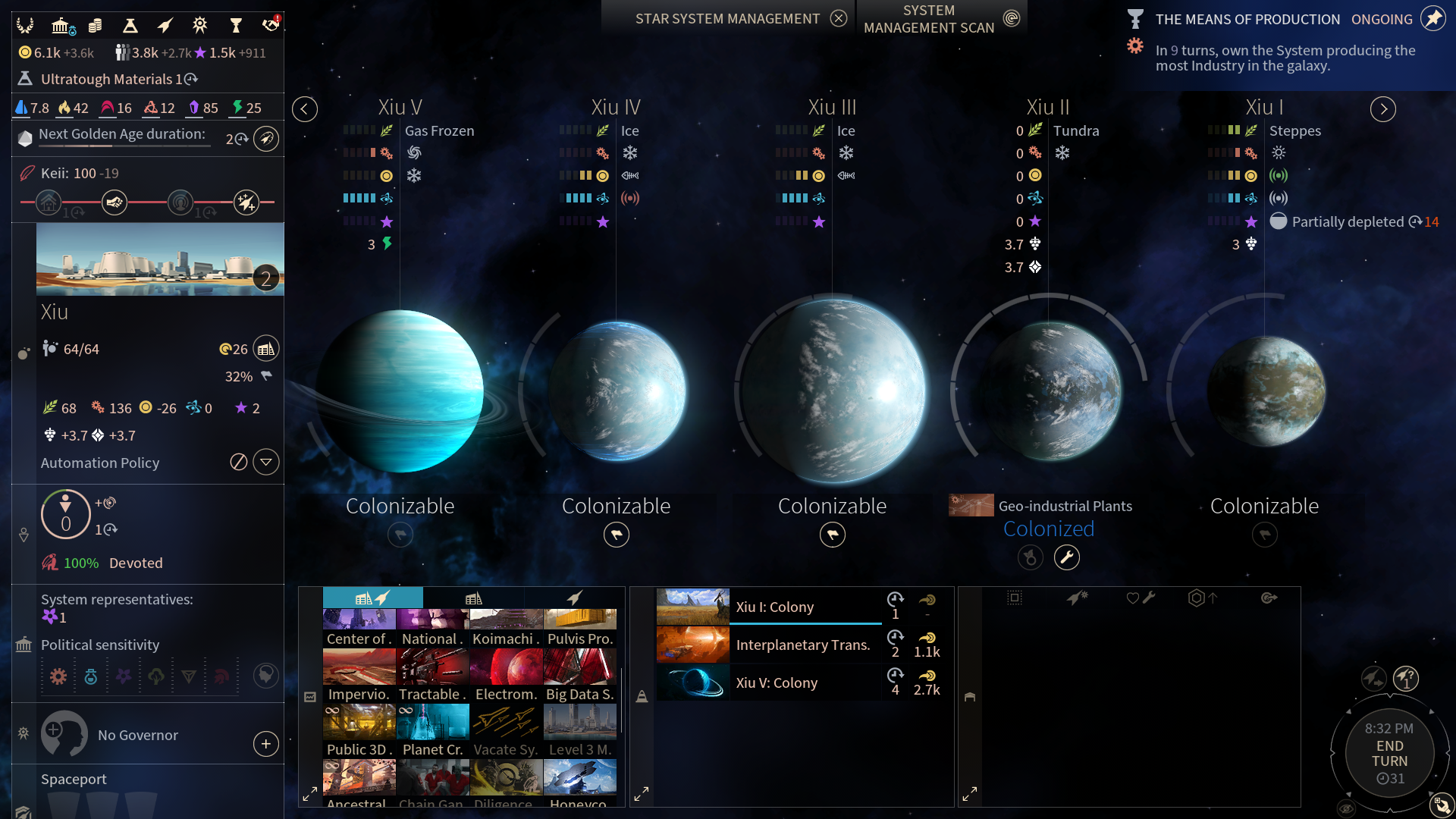Choose the Big Data S. improvement

(580, 675)
